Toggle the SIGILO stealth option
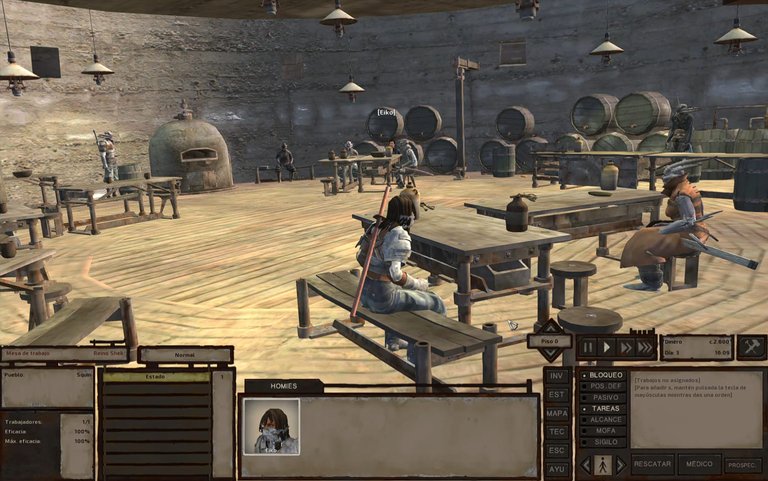 point(606,441)
